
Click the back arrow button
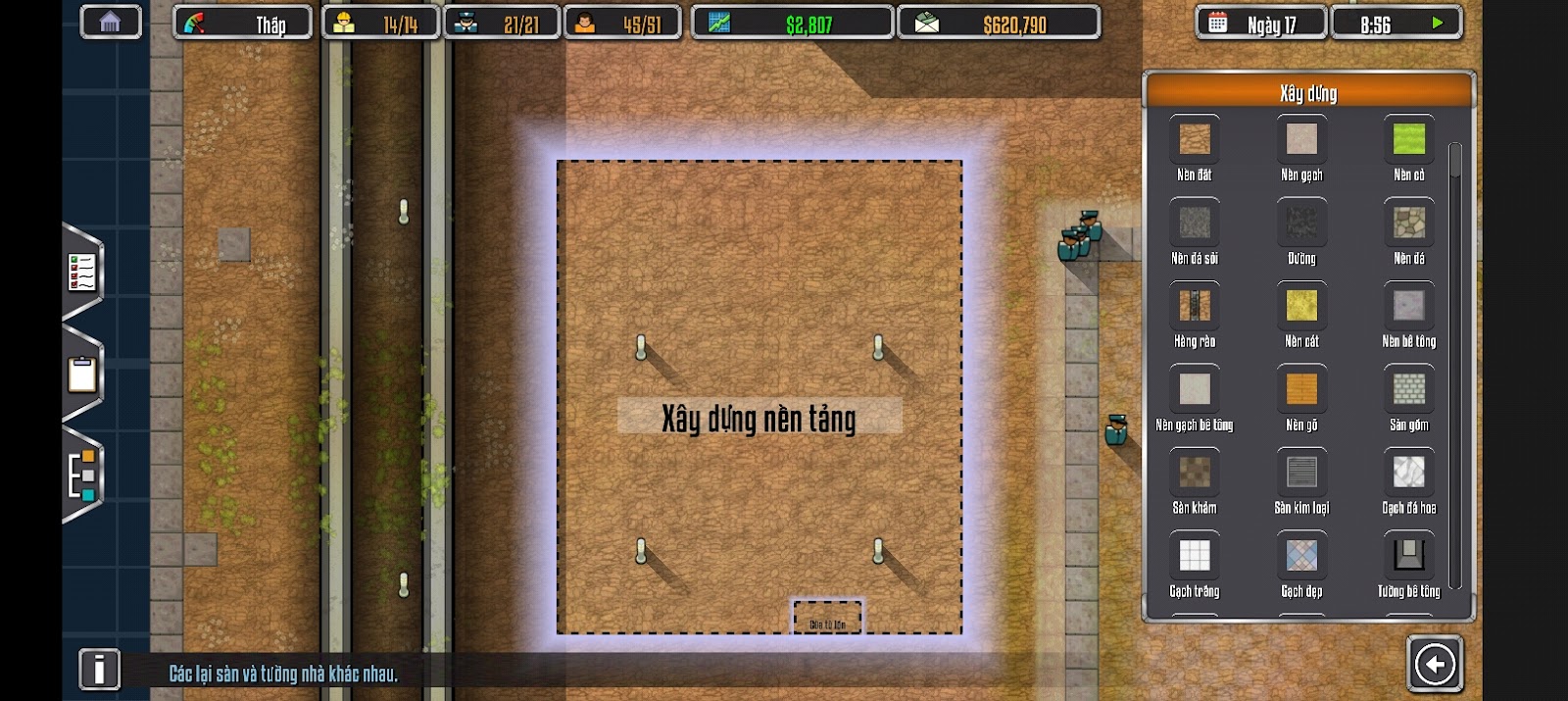[1435, 665]
